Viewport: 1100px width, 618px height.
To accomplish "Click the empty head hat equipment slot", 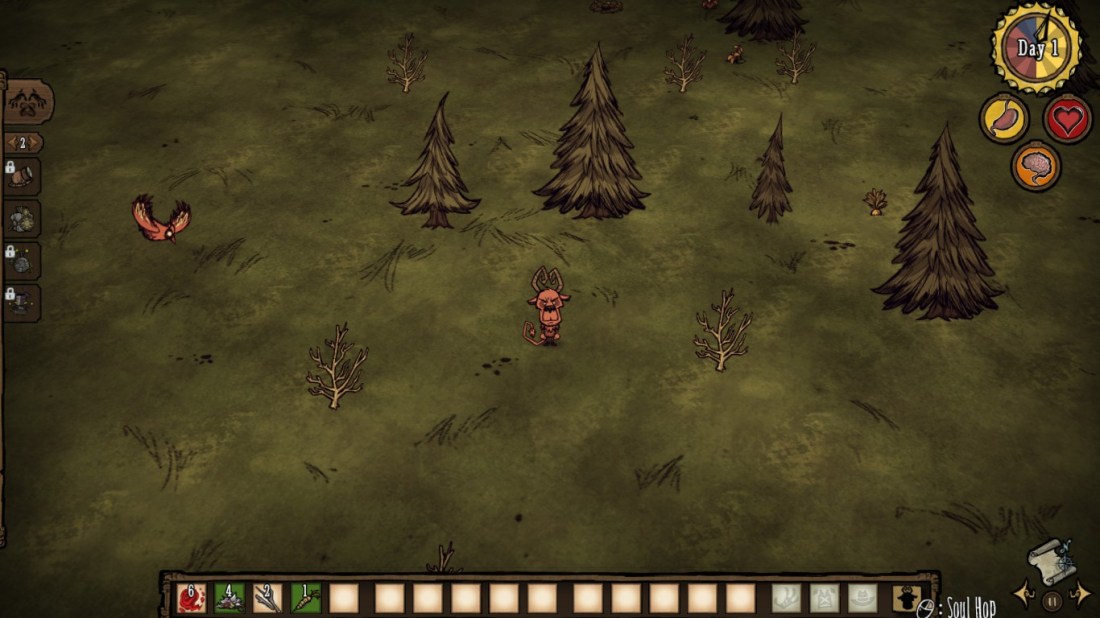I will point(862,598).
